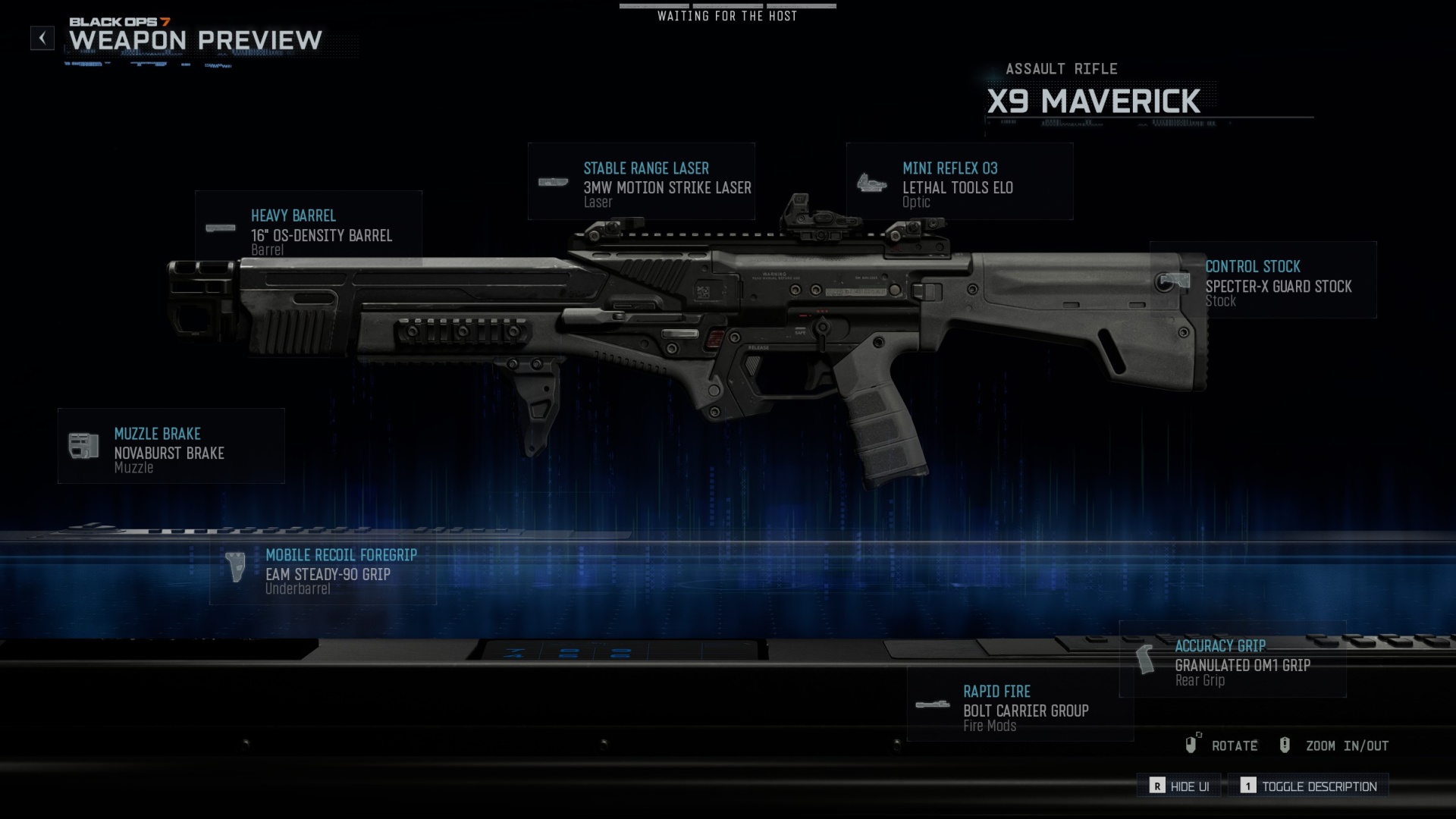Image resolution: width=1456 pixels, height=819 pixels.
Task: Select the Mini Reflex 03 optic icon
Action: pos(873,181)
